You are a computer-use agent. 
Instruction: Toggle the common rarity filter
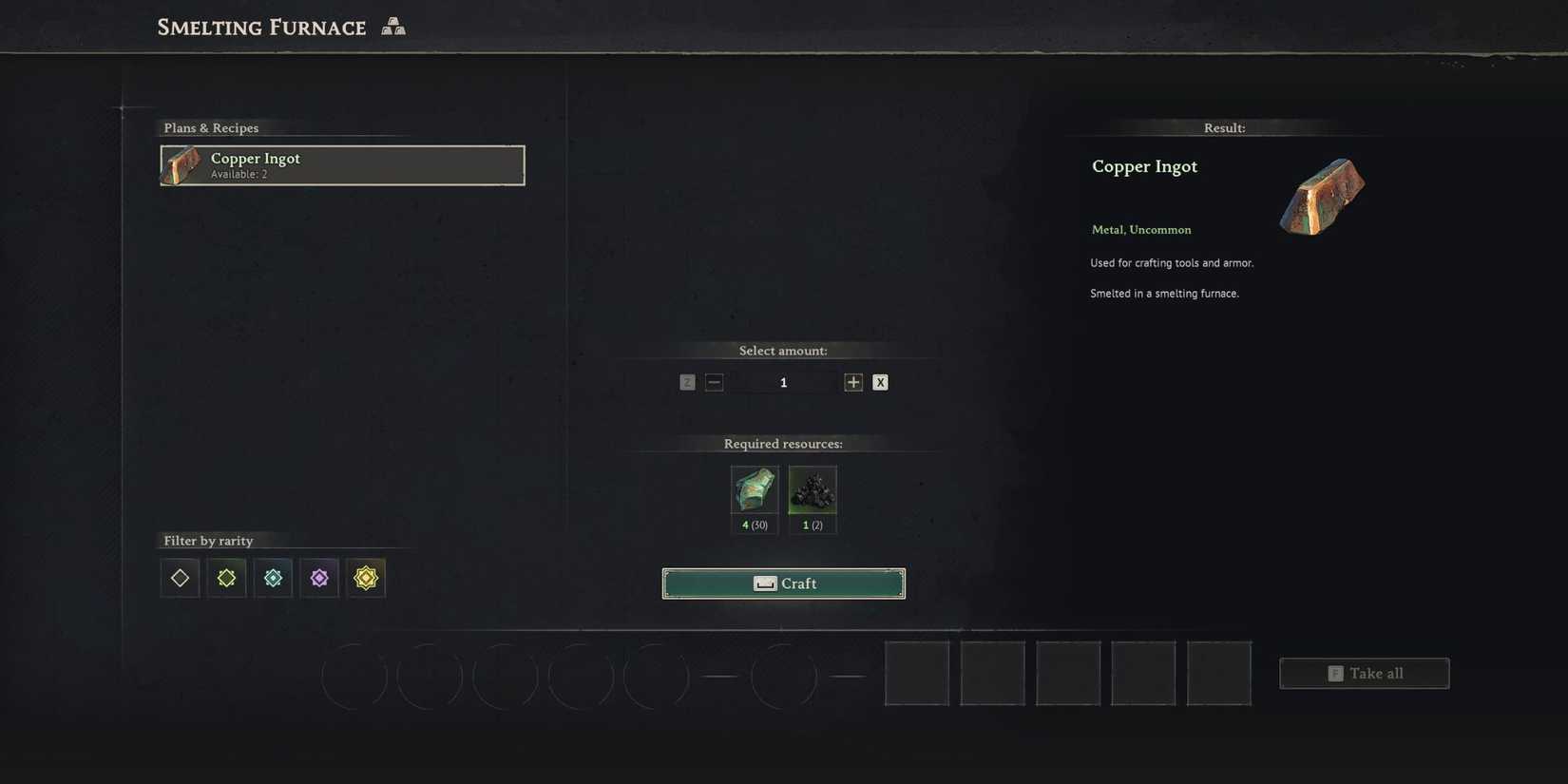180,577
